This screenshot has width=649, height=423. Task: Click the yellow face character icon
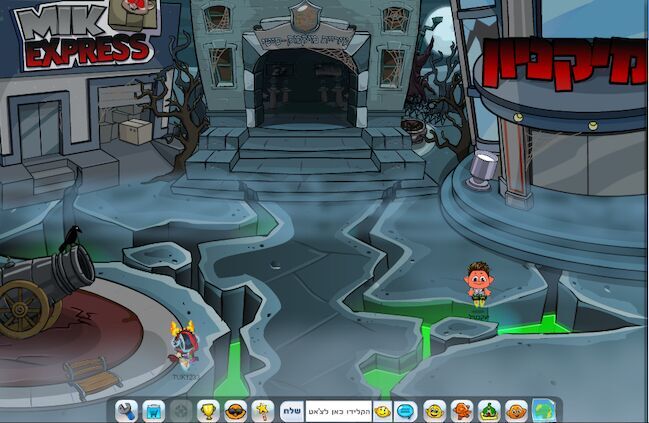[x=434, y=410]
